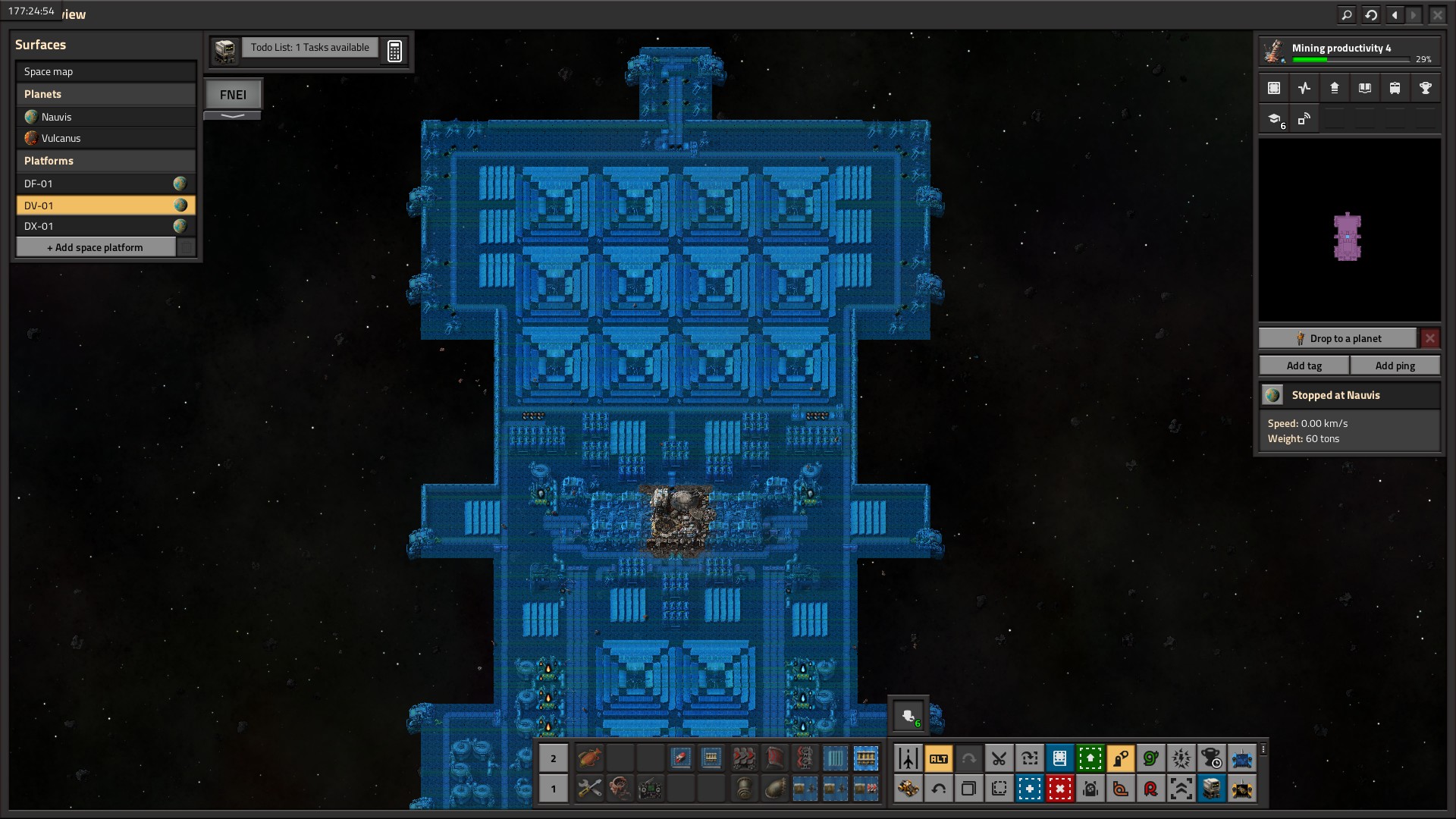Open the Todo List tasks
The image size is (1456, 819).
click(x=309, y=48)
